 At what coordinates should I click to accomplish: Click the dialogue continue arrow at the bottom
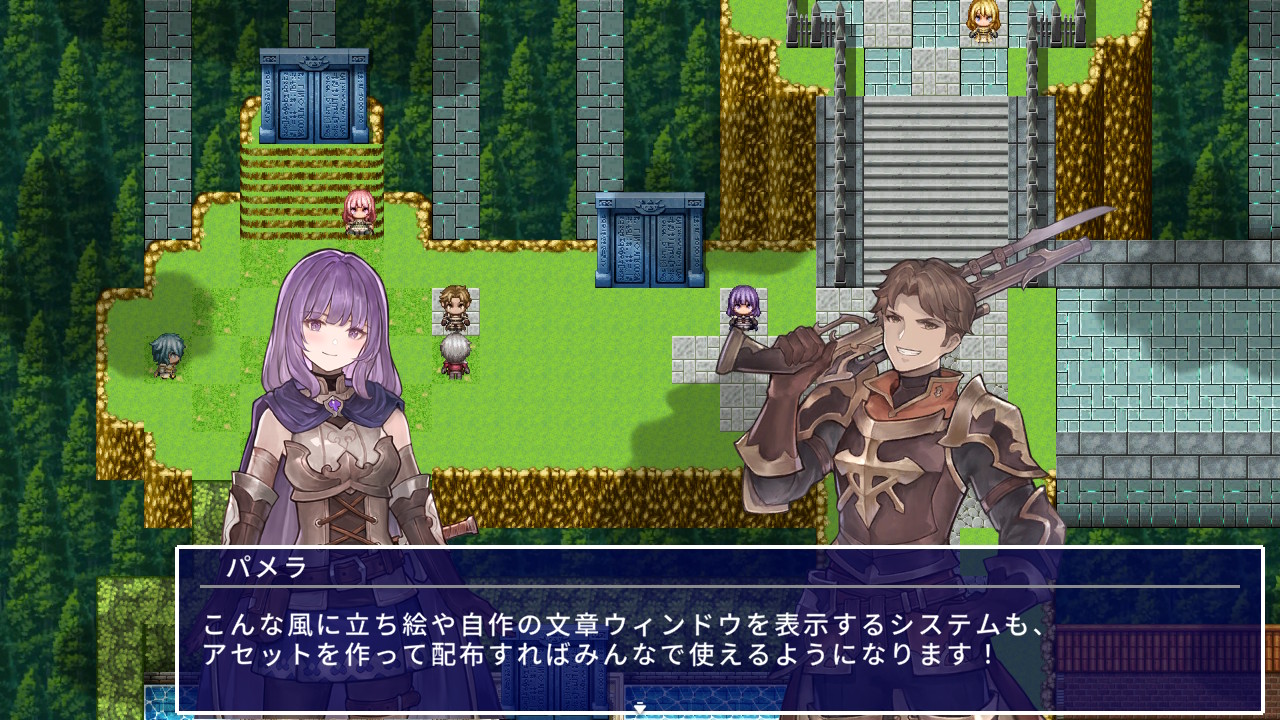(x=637, y=706)
